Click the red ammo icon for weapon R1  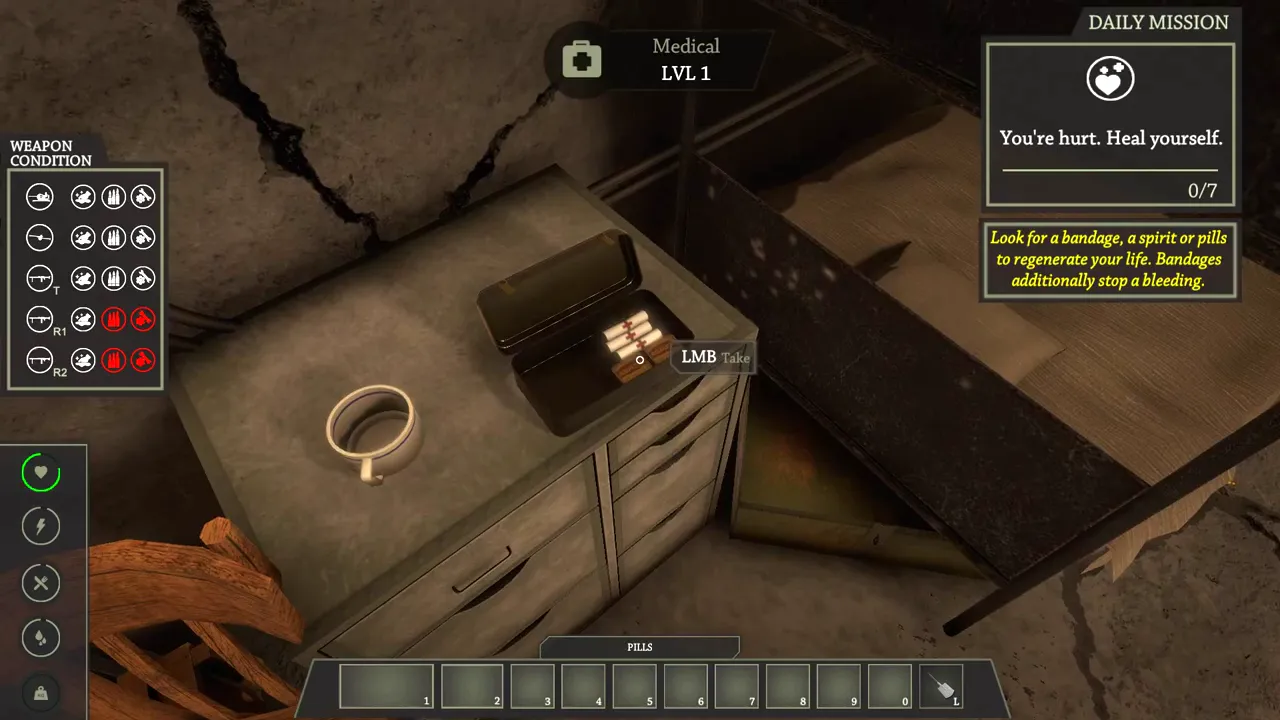[113, 319]
